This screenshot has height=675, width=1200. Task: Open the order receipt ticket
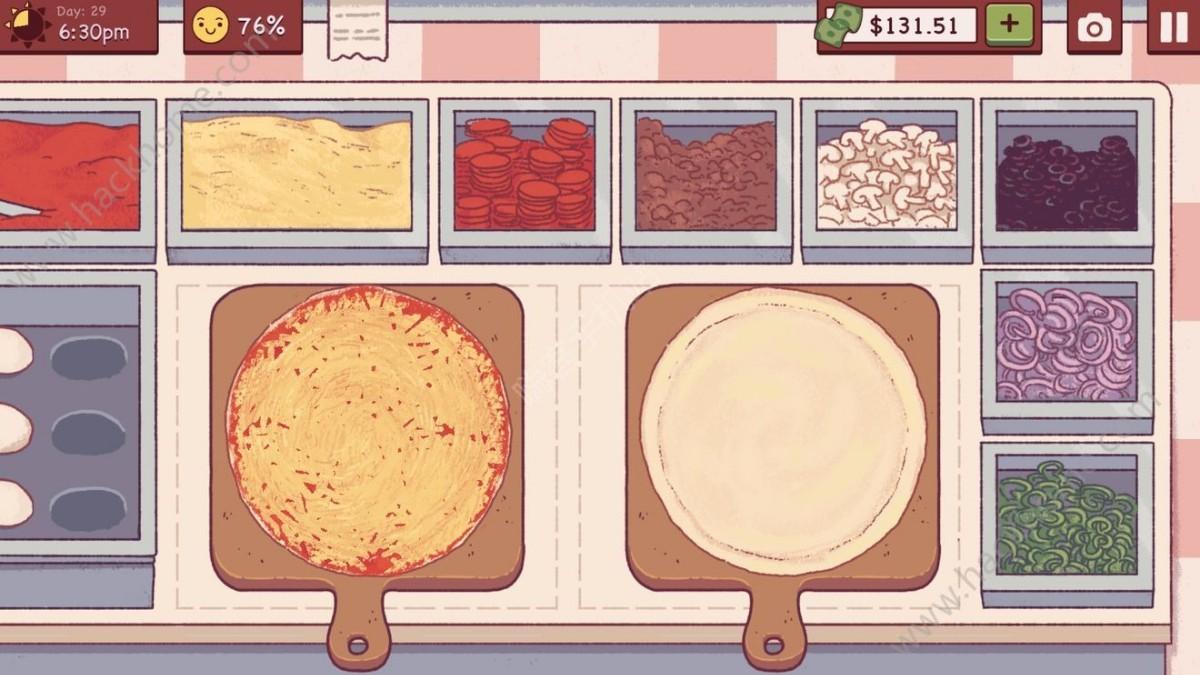point(357,30)
